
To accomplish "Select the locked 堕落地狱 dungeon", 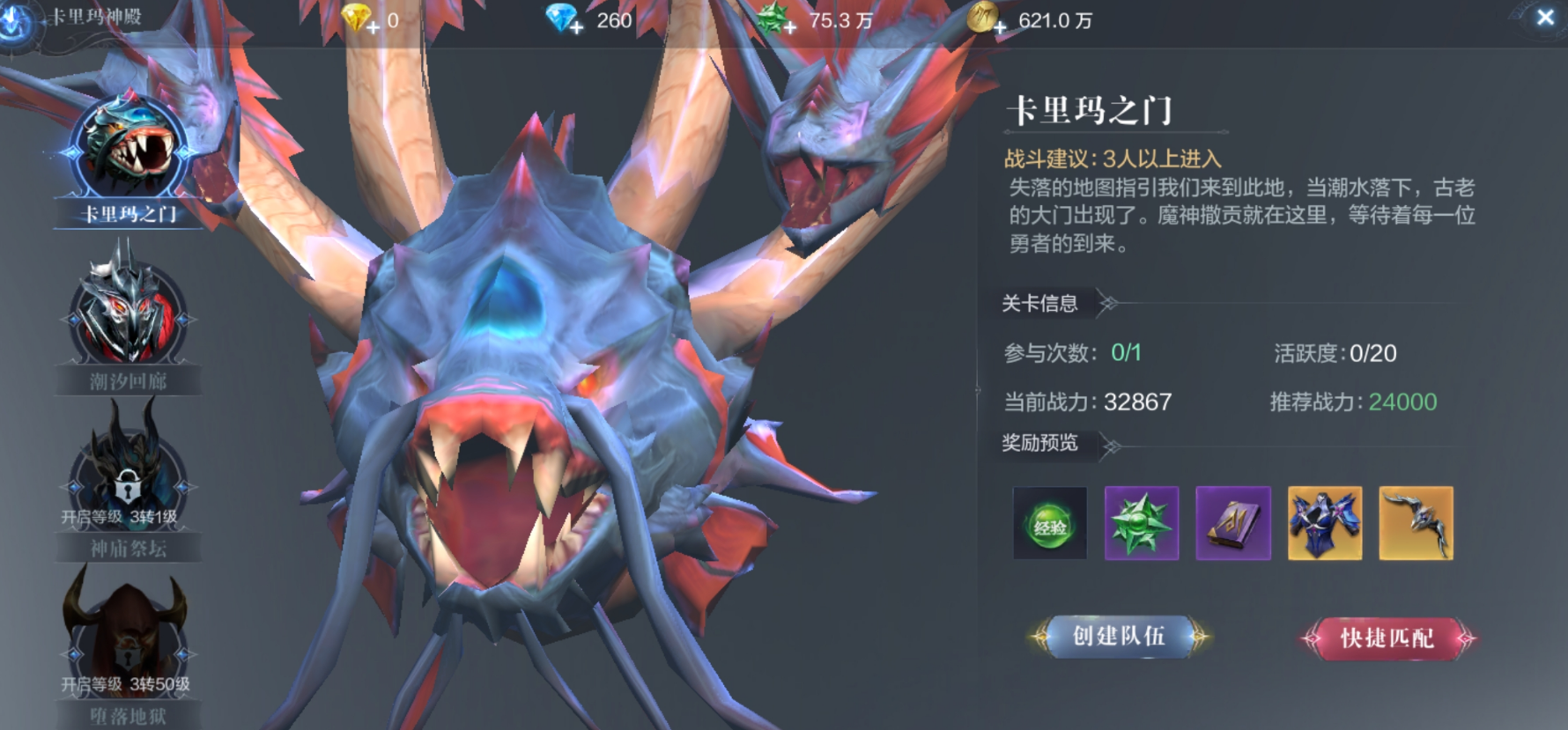I will (127, 647).
